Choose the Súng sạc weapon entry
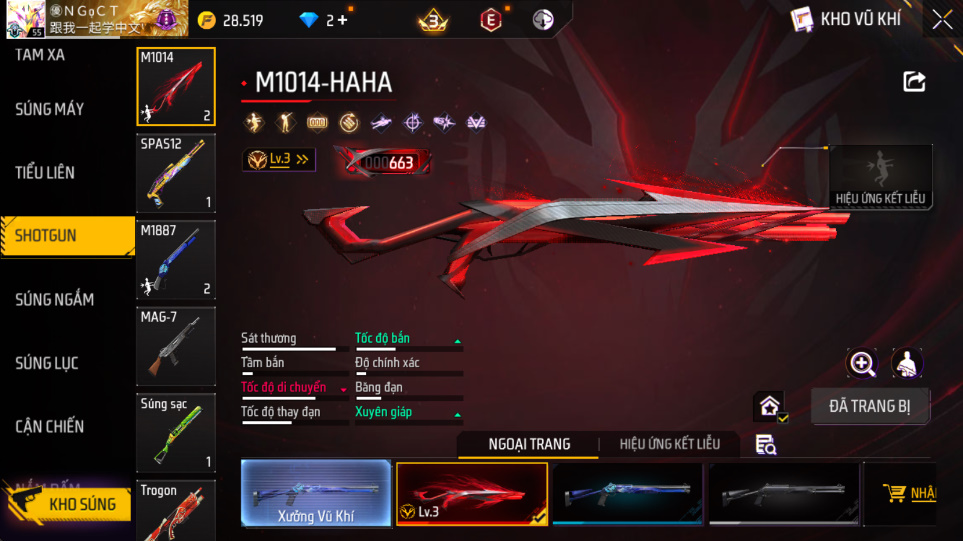Image resolution: width=963 pixels, height=541 pixels. pyautogui.click(x=176, y=432)
